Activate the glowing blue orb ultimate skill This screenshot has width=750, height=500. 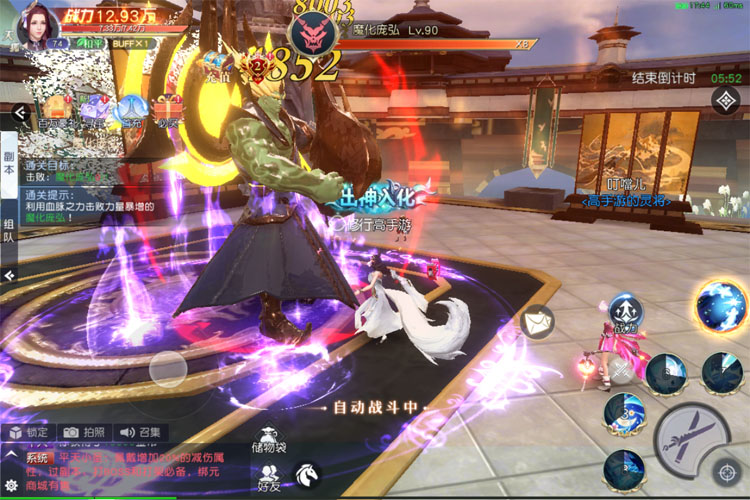point(721,306)
